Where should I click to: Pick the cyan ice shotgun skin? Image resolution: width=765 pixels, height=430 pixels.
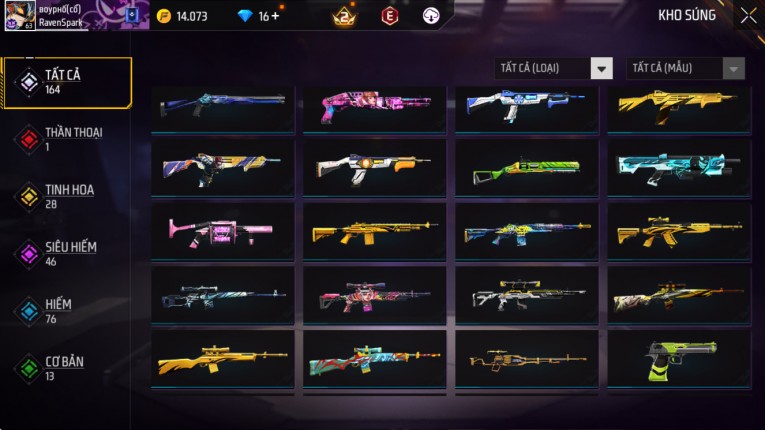(x=679, y=168)
